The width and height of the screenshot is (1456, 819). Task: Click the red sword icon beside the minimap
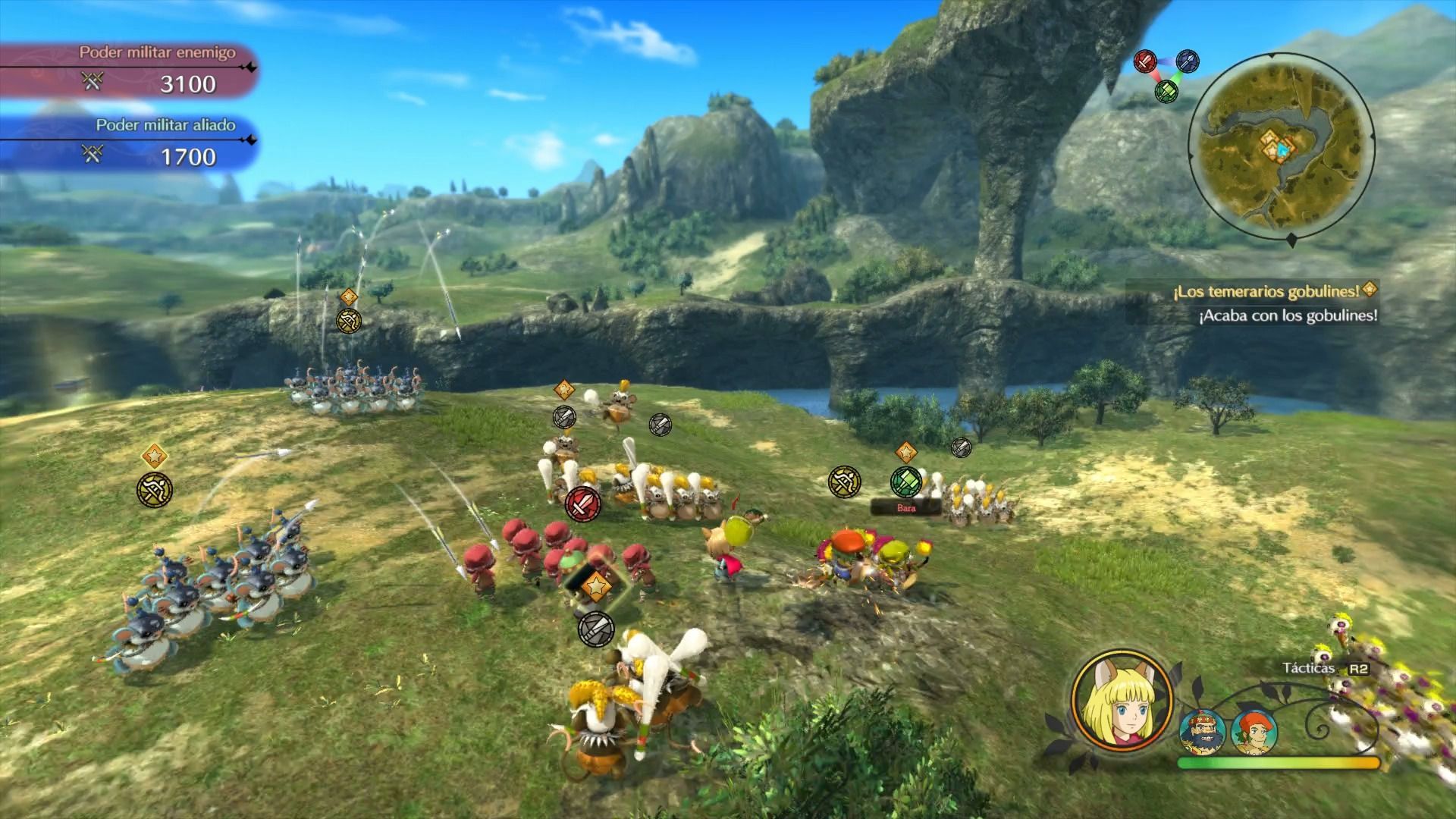coord(1145,61)
